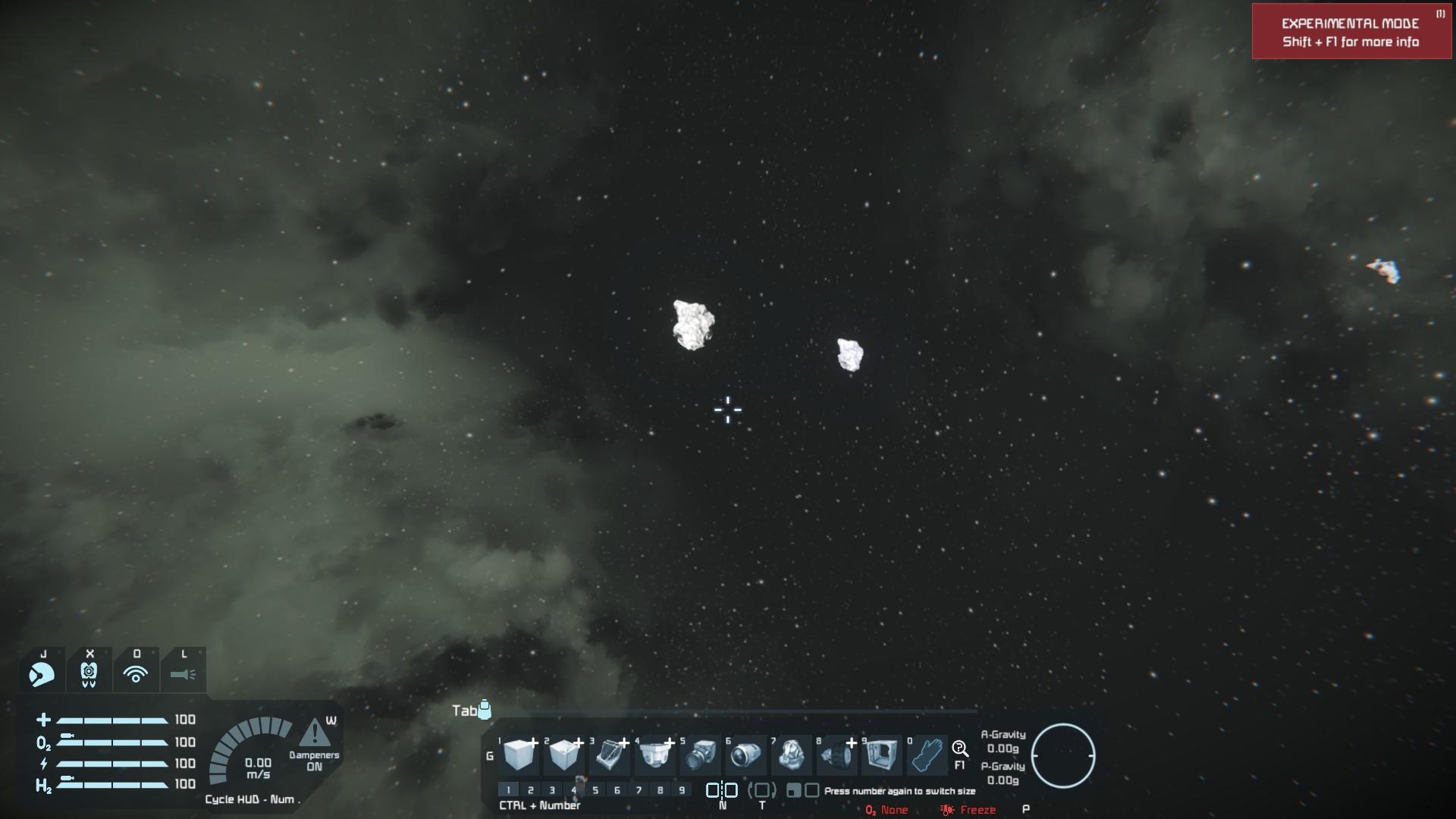Viewport: 1456px width, 819px height.
Task: Select the wheel block in slot 8
Action: point(836,755)
